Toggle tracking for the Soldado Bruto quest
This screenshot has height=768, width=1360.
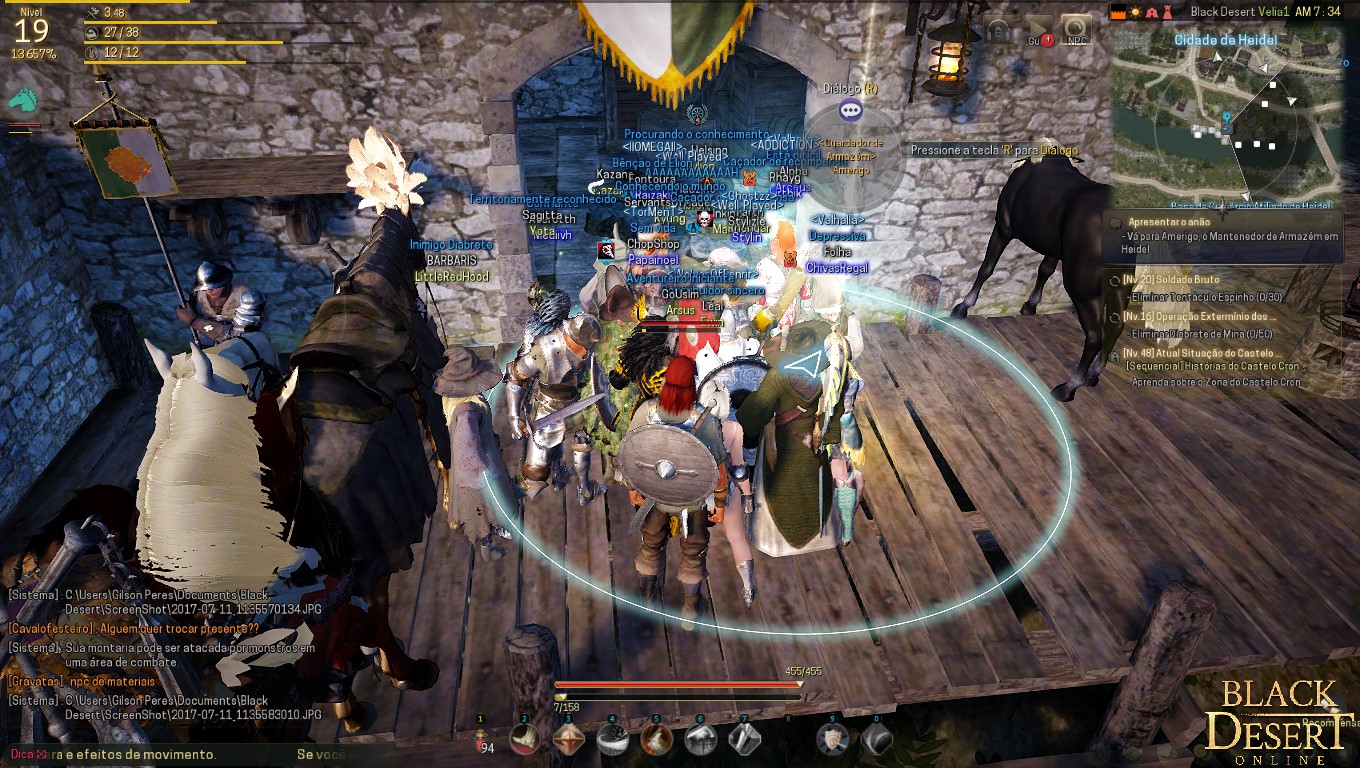(1113, 279)
